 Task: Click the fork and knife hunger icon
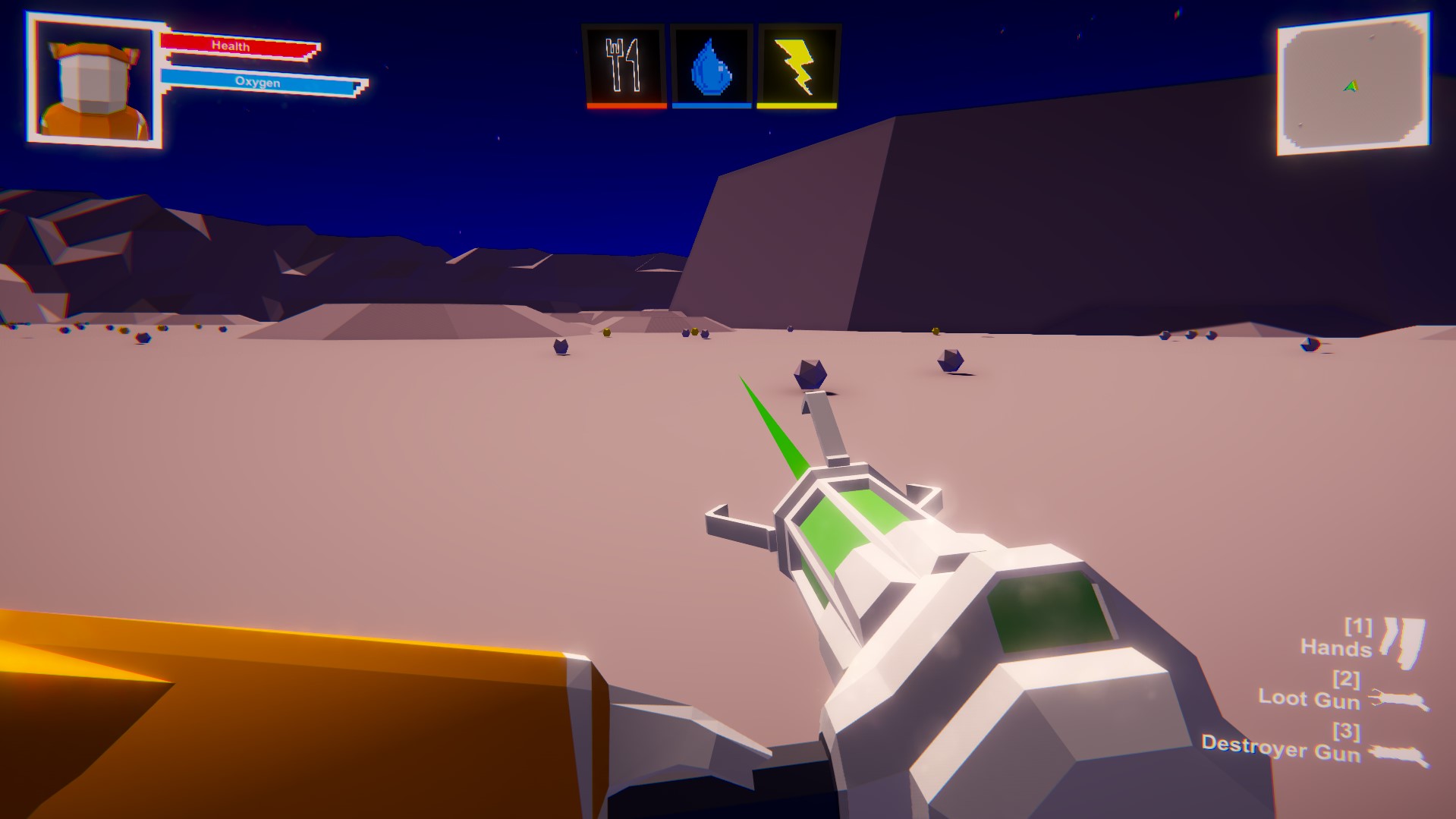624,67
